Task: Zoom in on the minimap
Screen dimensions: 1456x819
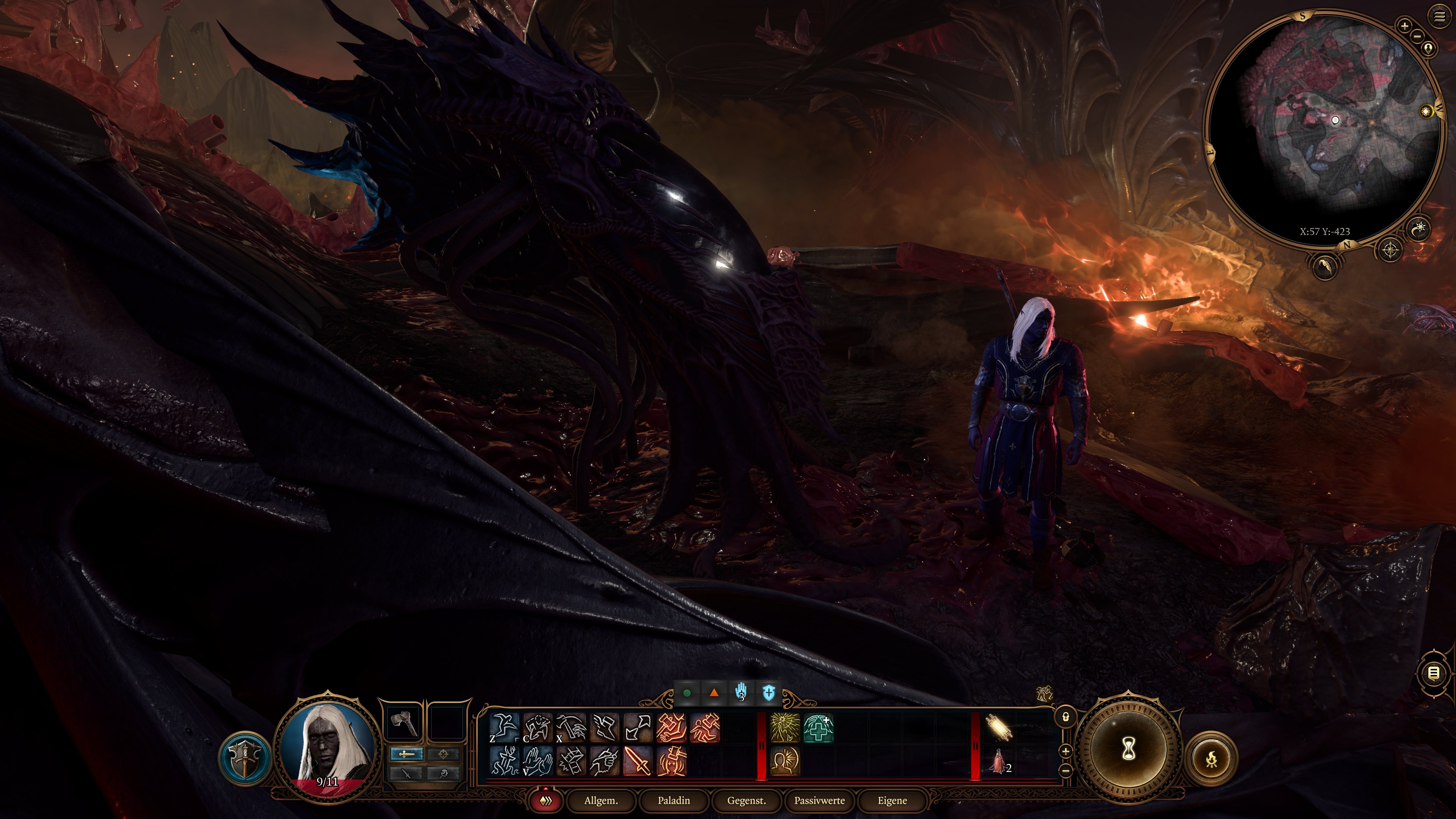Action: click(x=1404, y=25)
